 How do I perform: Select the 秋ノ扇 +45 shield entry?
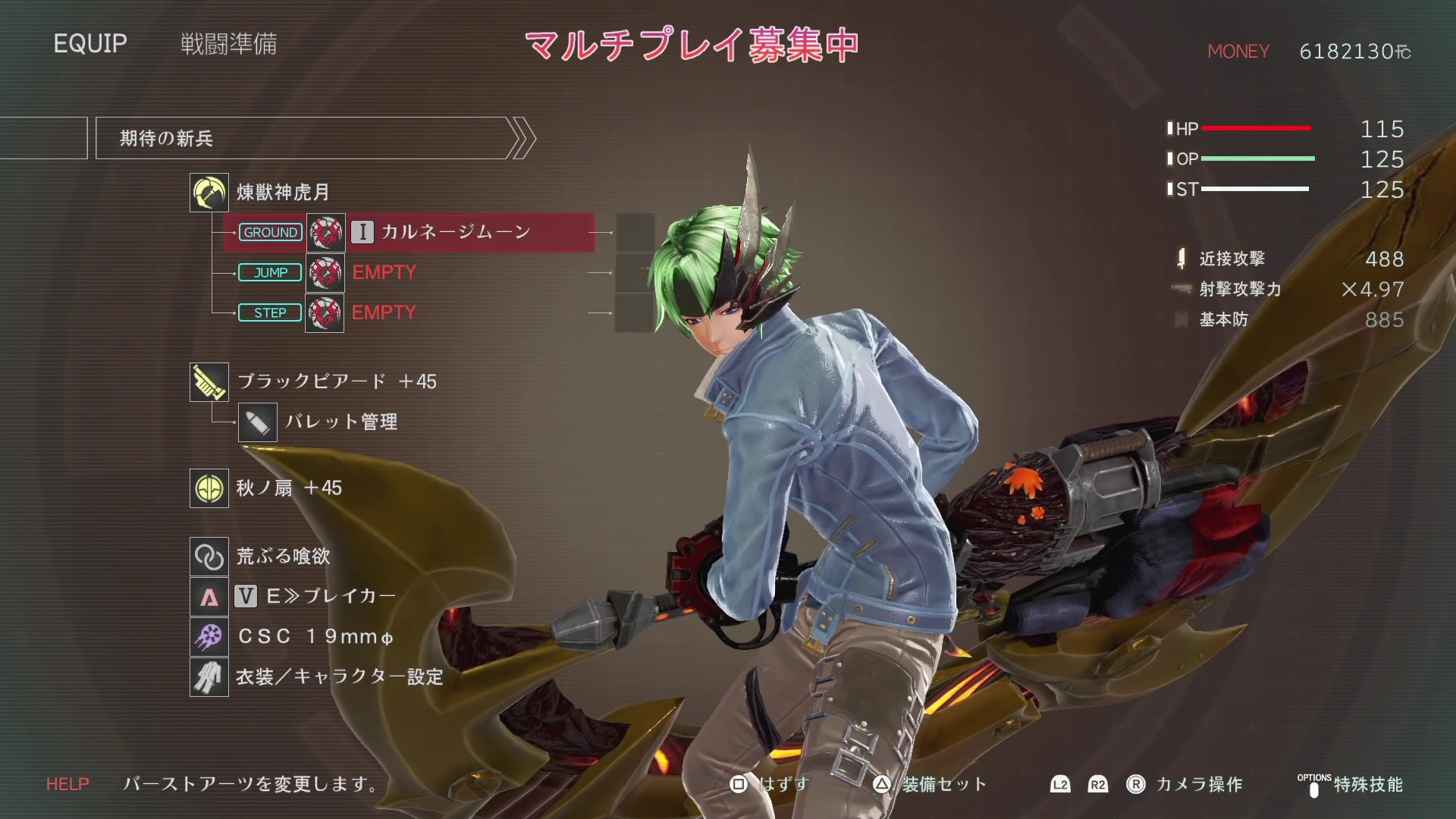coord(289,488)
